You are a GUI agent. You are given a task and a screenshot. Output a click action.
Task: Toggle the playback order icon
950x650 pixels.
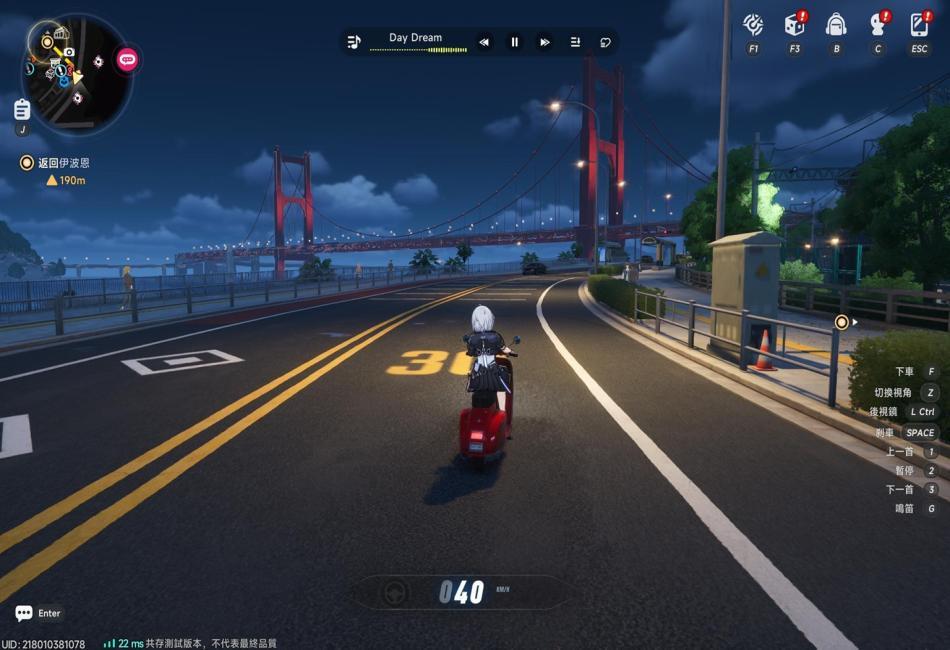point(575,42)
